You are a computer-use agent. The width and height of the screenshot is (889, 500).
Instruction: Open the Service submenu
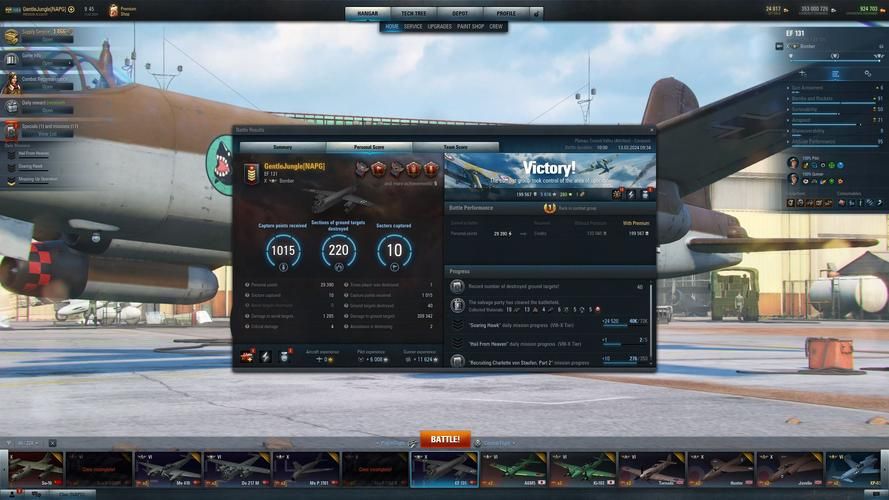(x=413, y=27)
